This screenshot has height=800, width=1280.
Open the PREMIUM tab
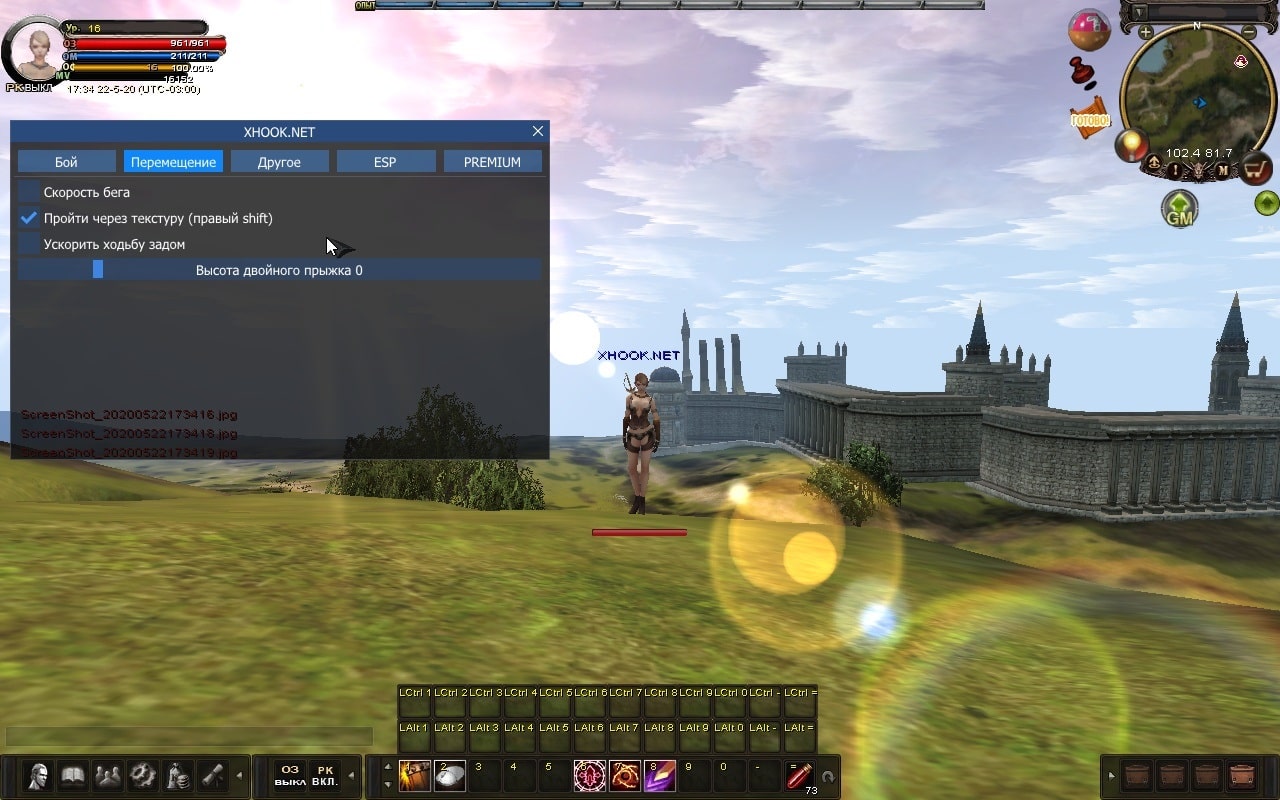[x=492, y=162]
